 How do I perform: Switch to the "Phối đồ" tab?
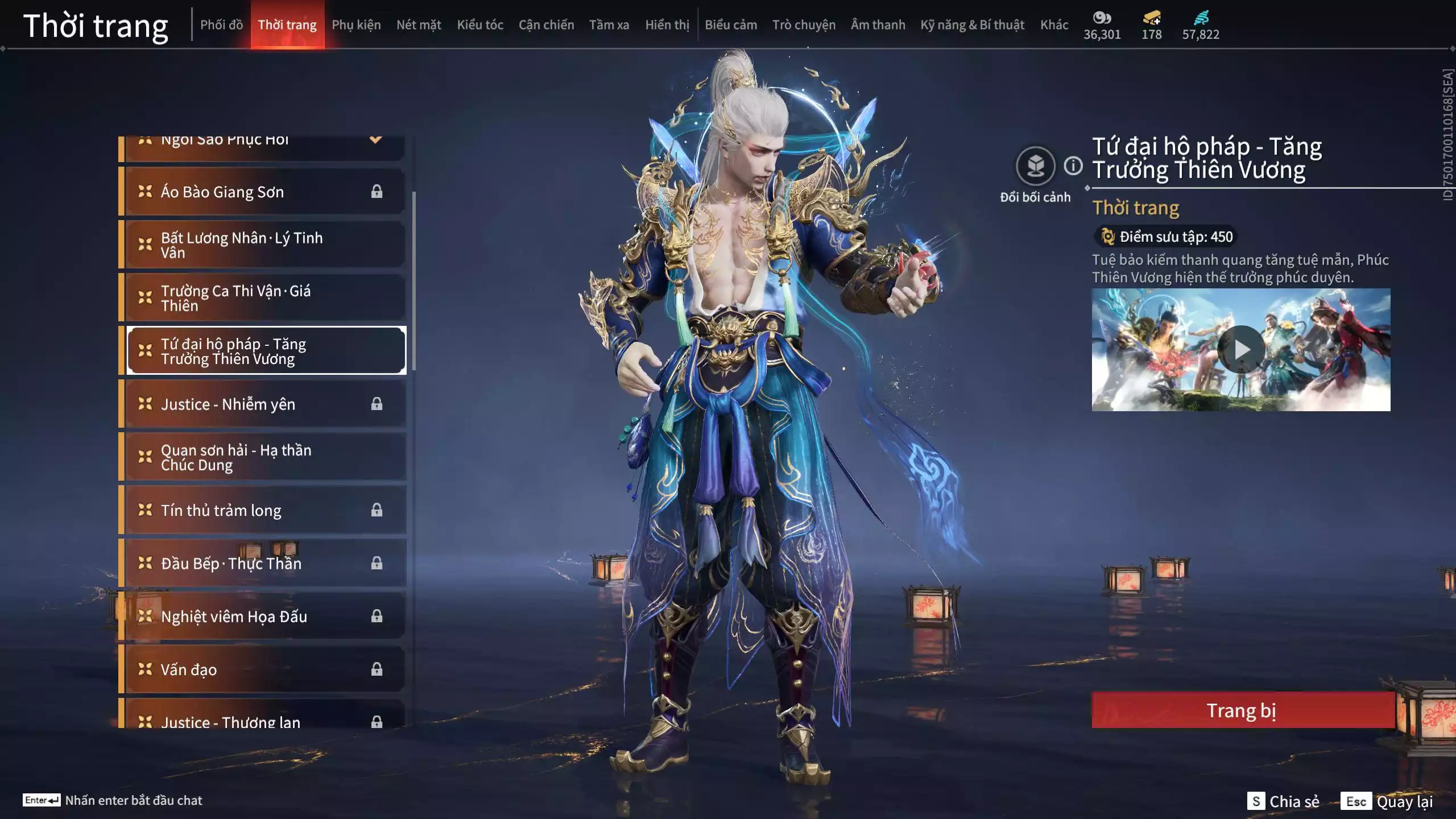tap(221, 24)
